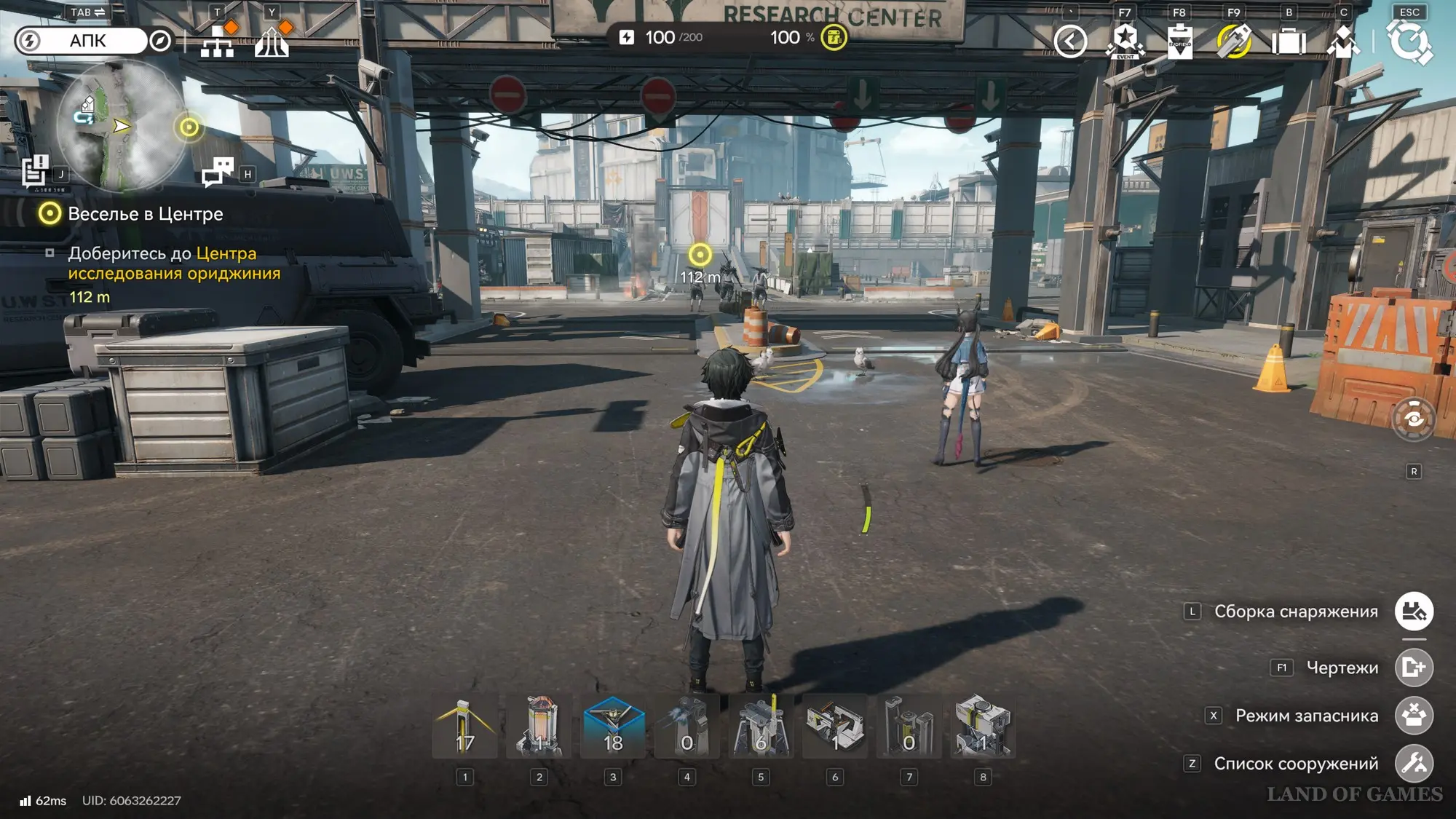This screenshot has width=1456, height=819.
Task: Open the operator figure icon
Action: [1343, 41]
